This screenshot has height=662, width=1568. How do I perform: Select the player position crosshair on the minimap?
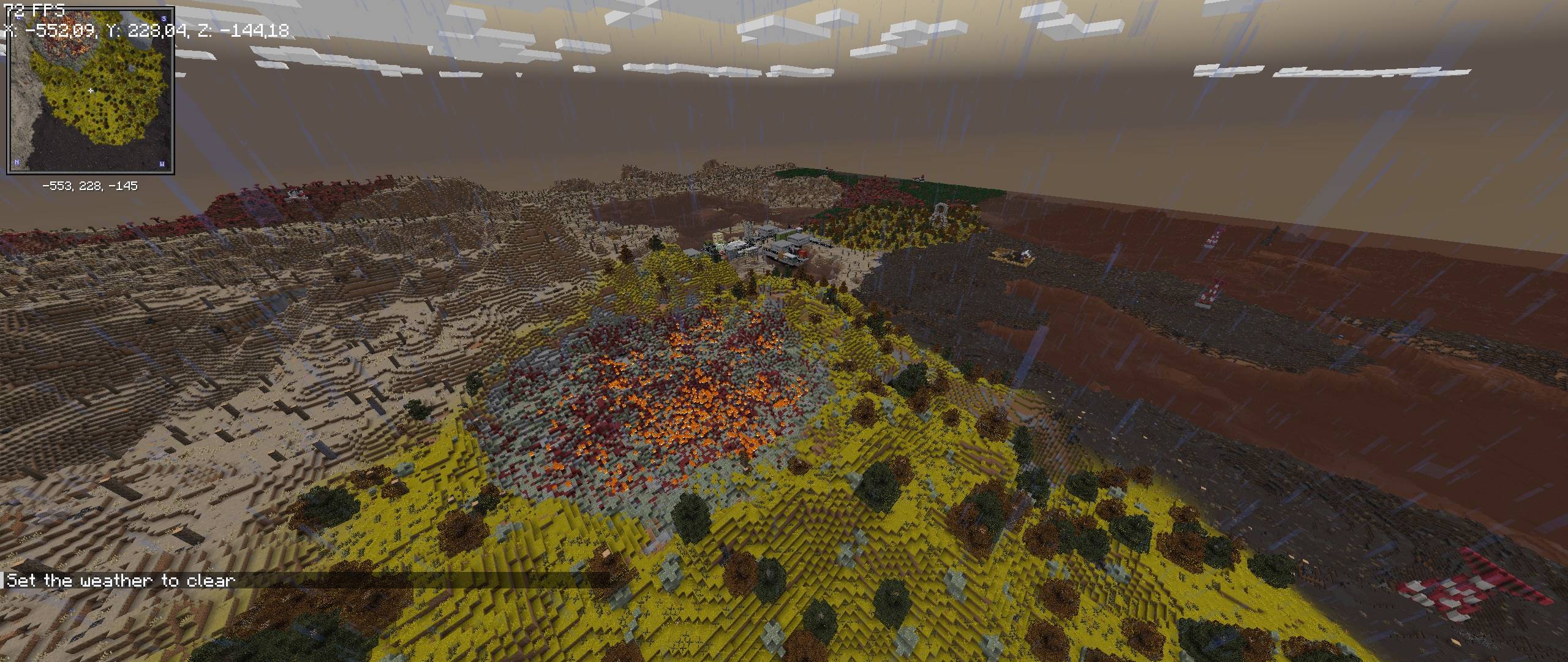(x=90, y=89)
